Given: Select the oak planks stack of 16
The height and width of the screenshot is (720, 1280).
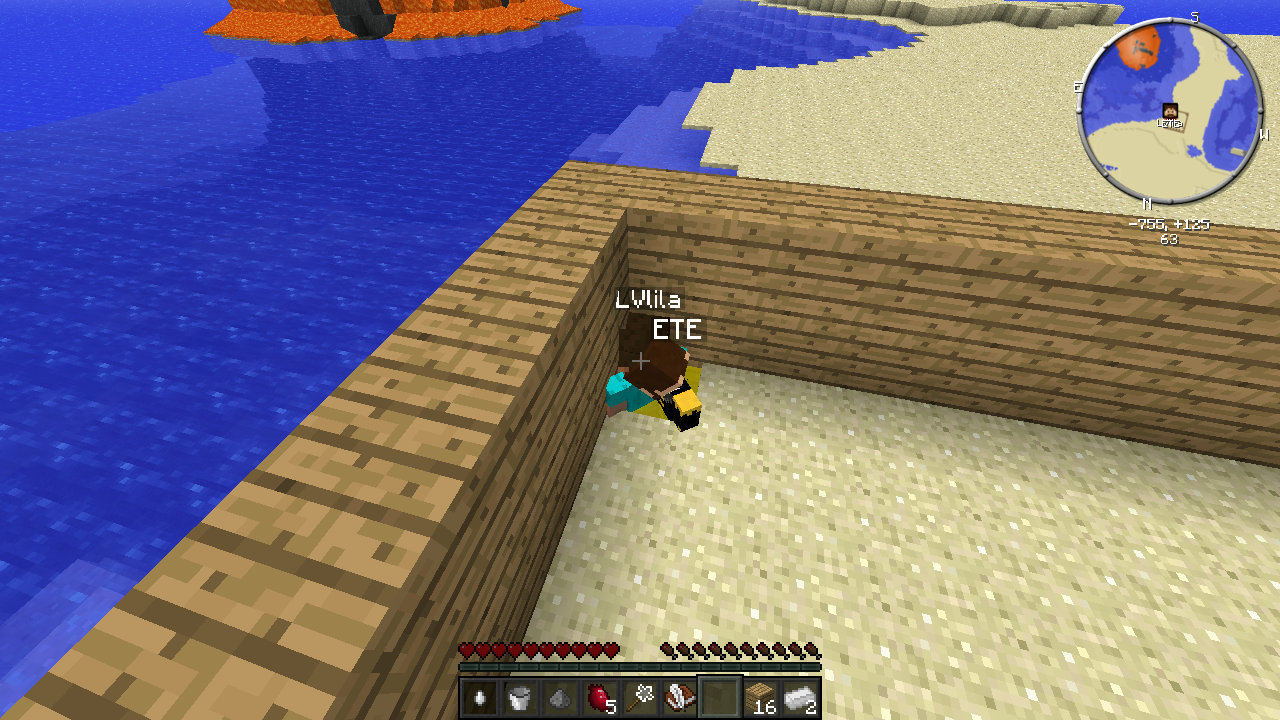Looking at the screenshot, I should click(x=760, y=697).
